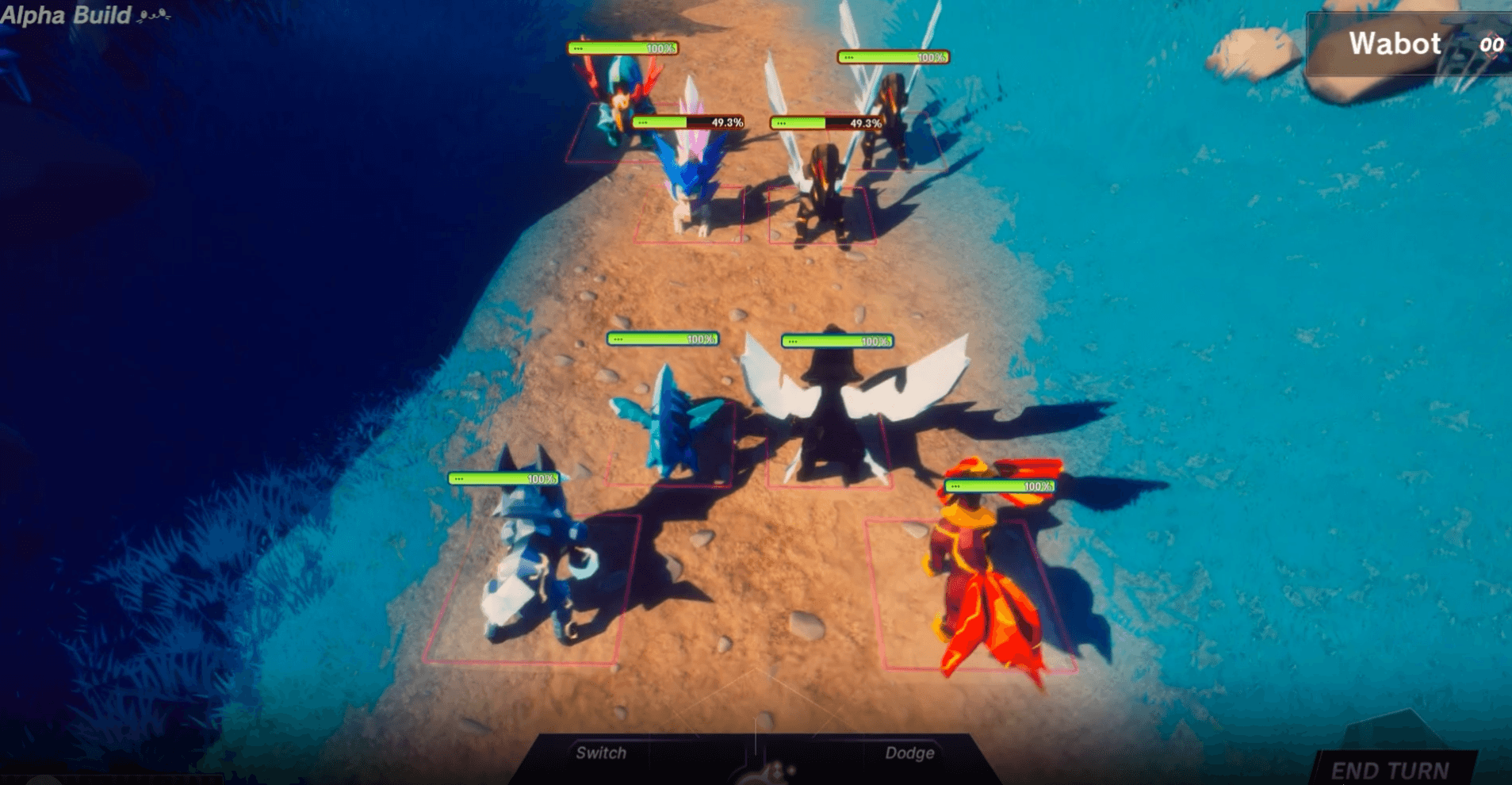Click the status icon on the left 49.3% health bar
1512x785 pixels.
point(644,123)
